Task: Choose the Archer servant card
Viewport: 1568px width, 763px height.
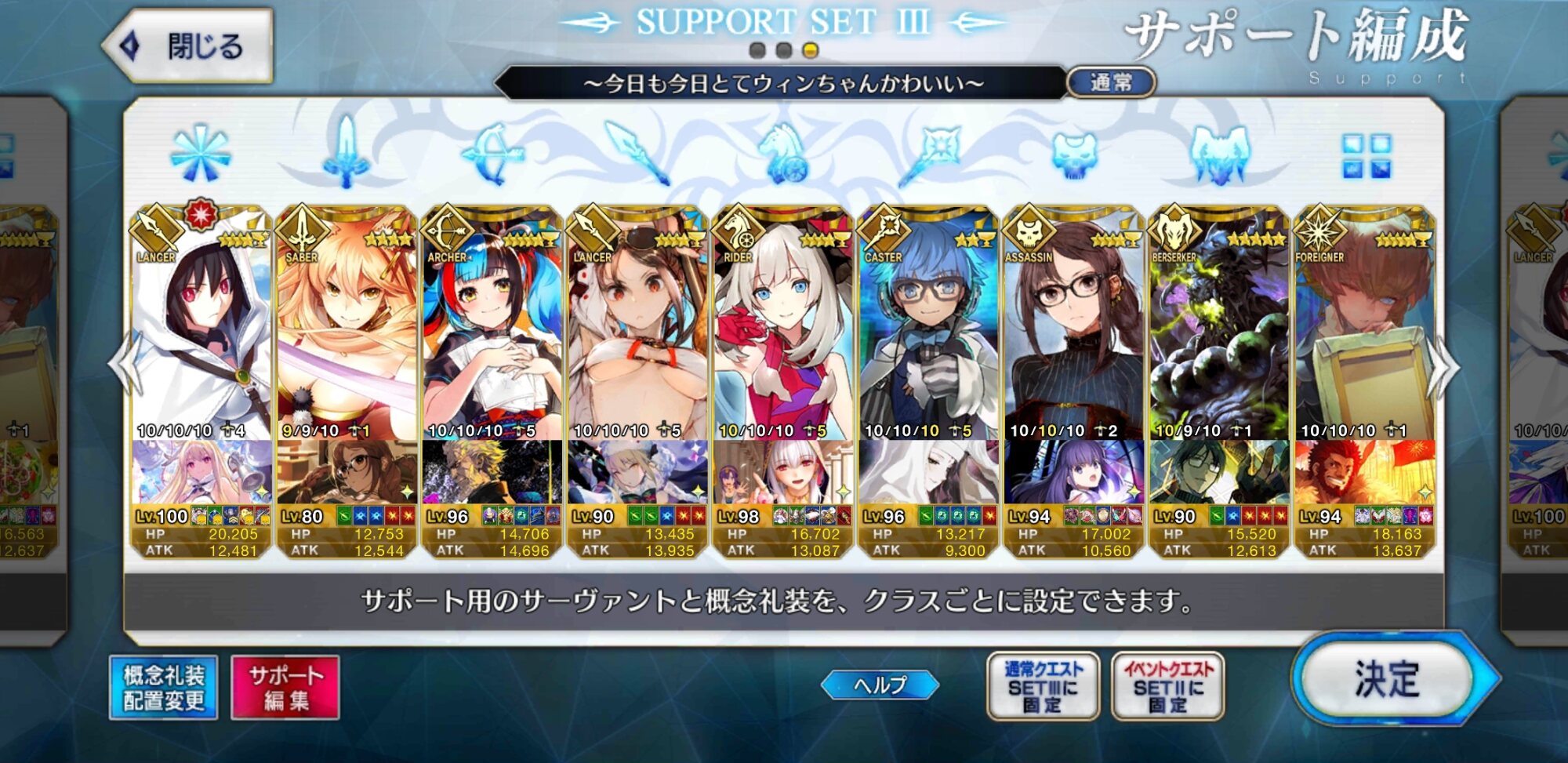Action: point(492,329)
